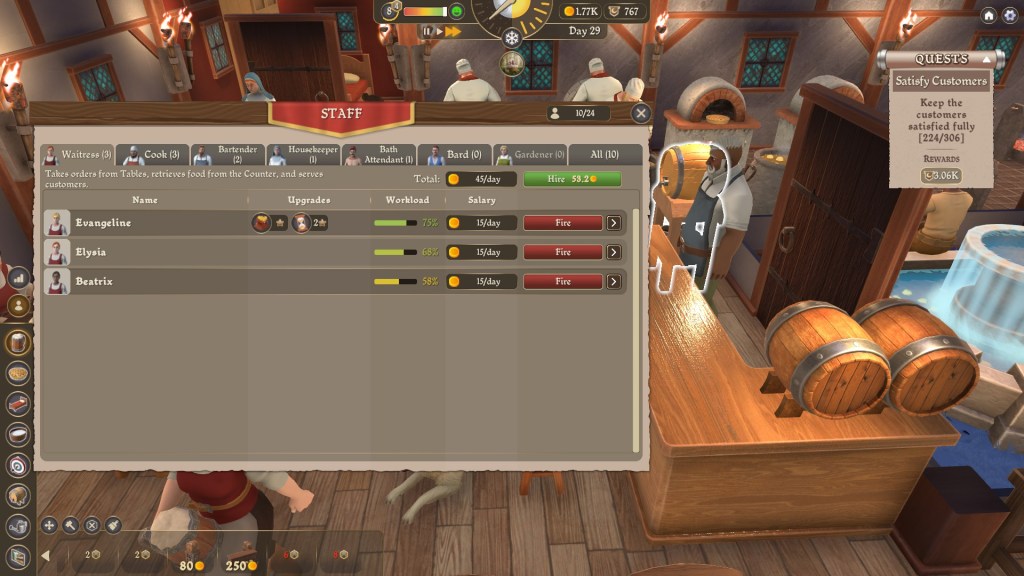Open the bed furniture category
Image resolution: width=1024 pixels, height=576 pixels.
tap(18, 403)
